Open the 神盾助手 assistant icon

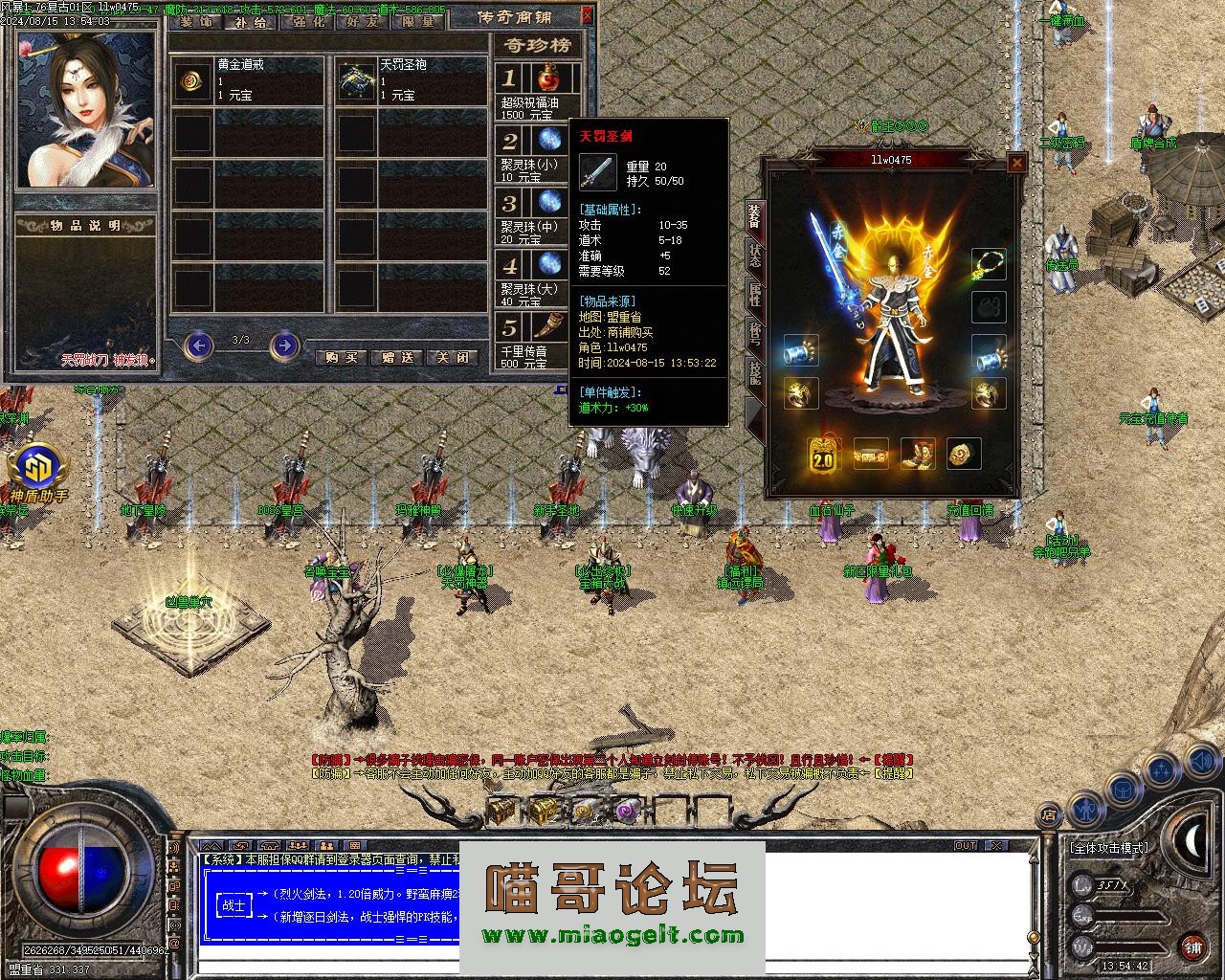(x=38, y=469)
